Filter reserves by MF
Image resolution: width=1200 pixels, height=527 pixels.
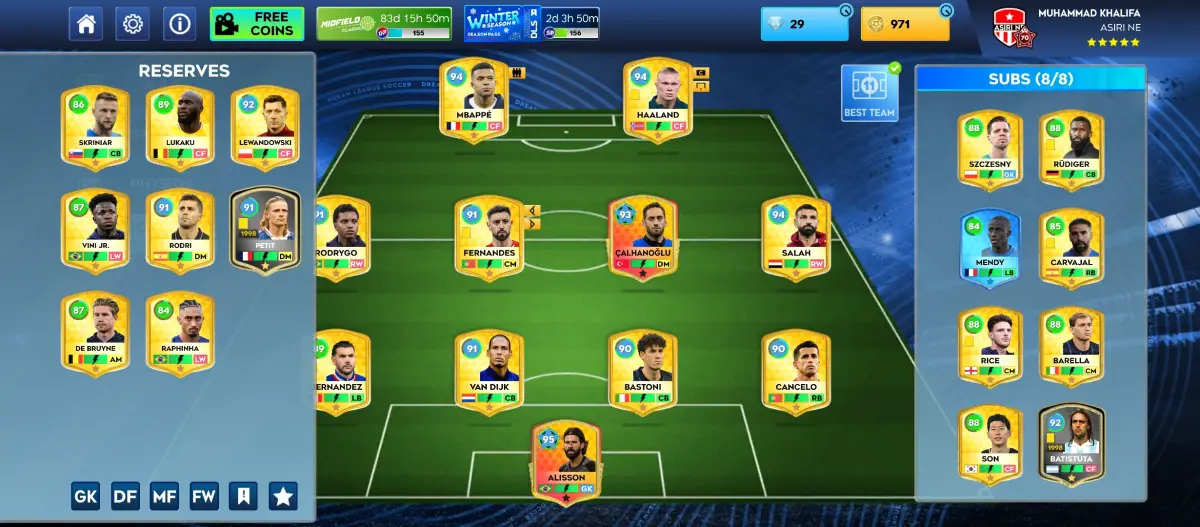click(x=165, y=496)
